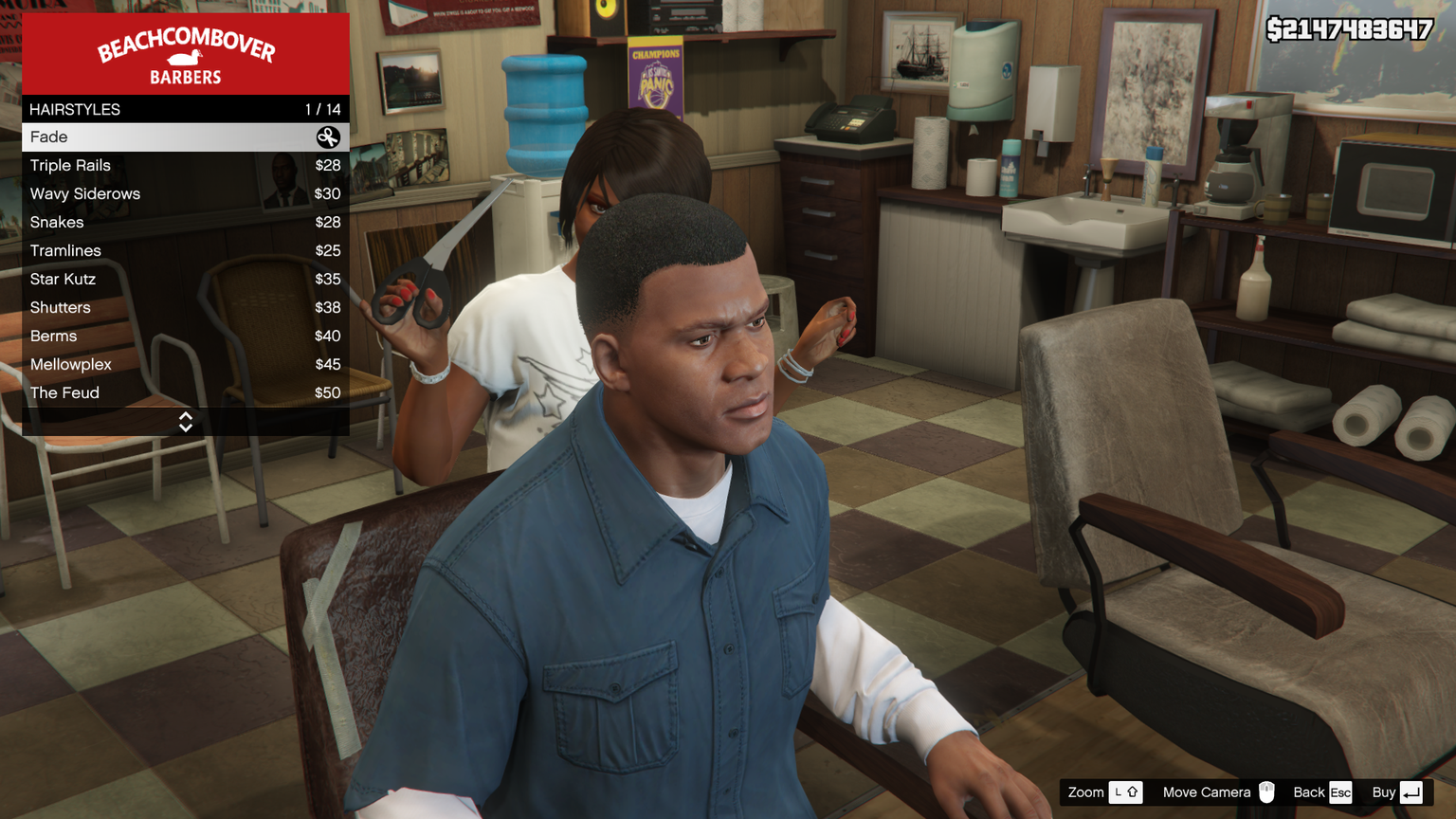Viewport: 1456px width, 819px height.
Task: Go Back from the barber menu
Action: click(1322, 792)
